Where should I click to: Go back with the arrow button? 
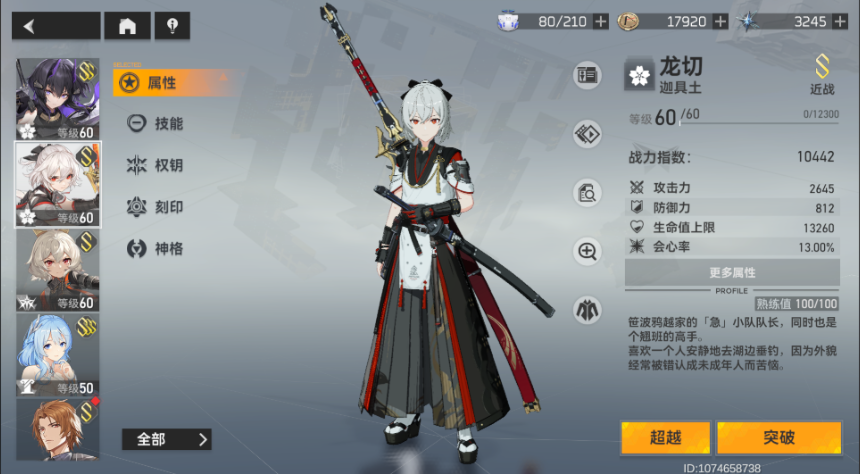[x=55, y=26]
